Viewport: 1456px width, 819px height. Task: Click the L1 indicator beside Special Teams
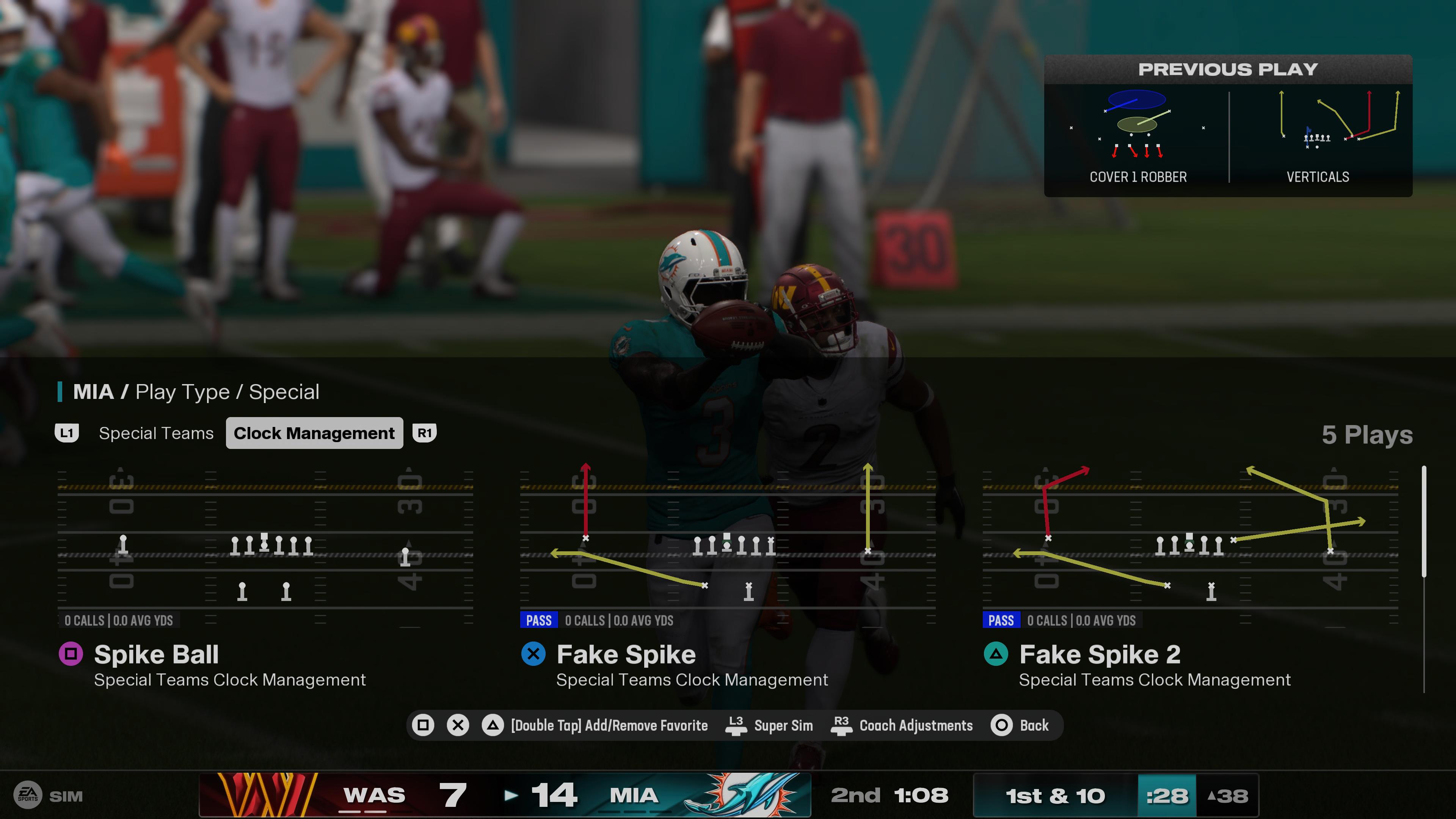pos(67,433)
